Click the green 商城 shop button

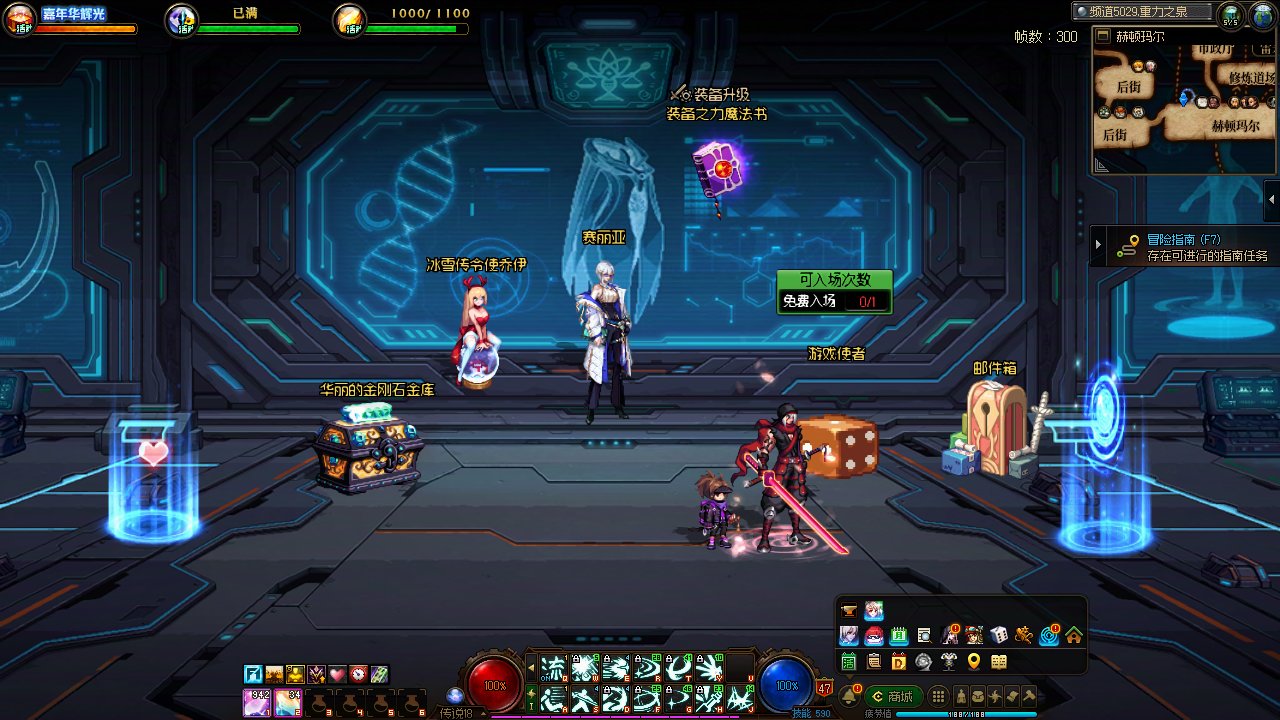[x=893, y=696]
